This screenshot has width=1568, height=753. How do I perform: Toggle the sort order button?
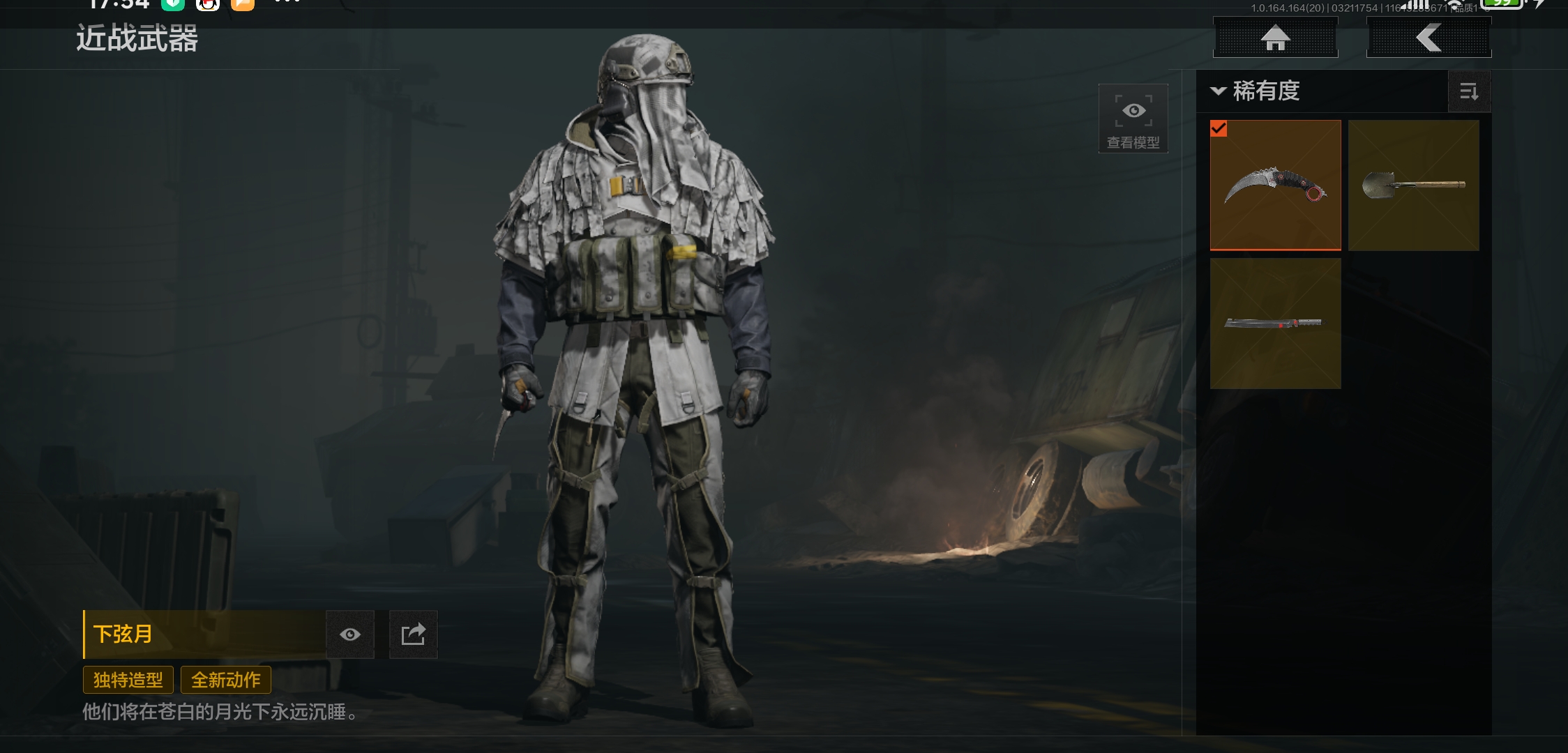tap(1469, 91)
